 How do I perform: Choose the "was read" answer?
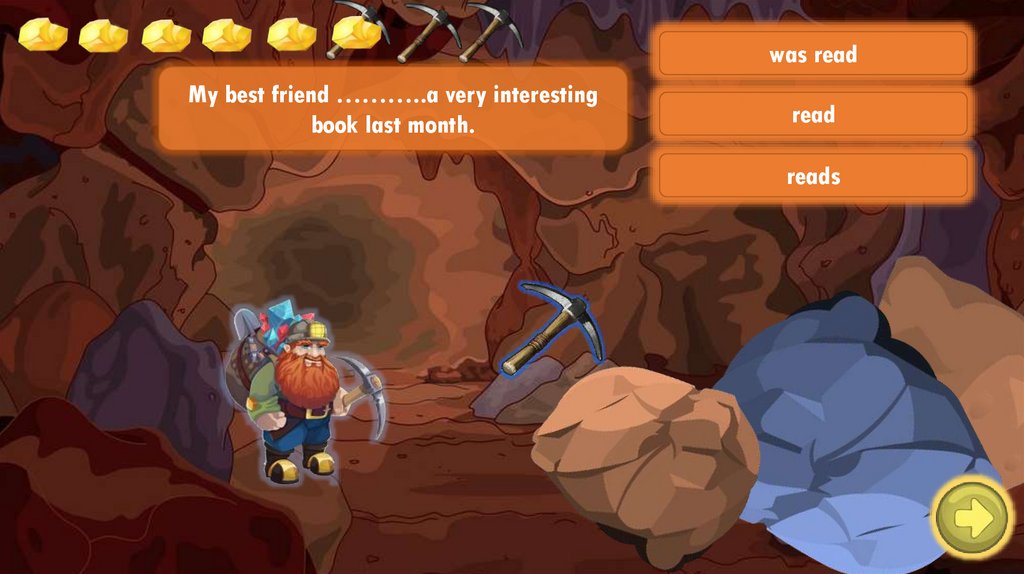[813, 54]
